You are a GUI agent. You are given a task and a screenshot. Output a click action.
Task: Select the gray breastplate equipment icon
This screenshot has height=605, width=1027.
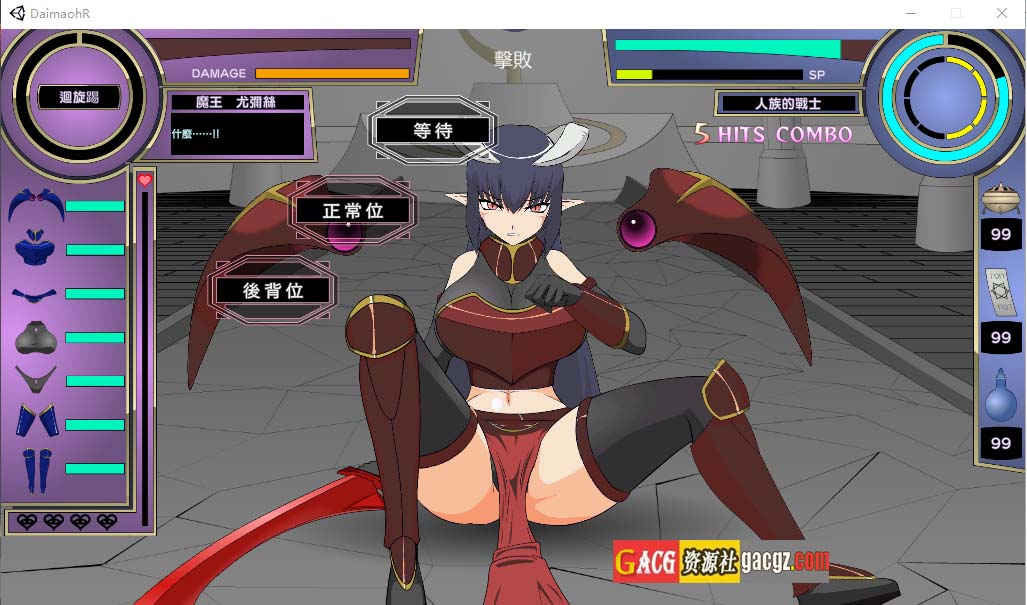coord(36,338)
